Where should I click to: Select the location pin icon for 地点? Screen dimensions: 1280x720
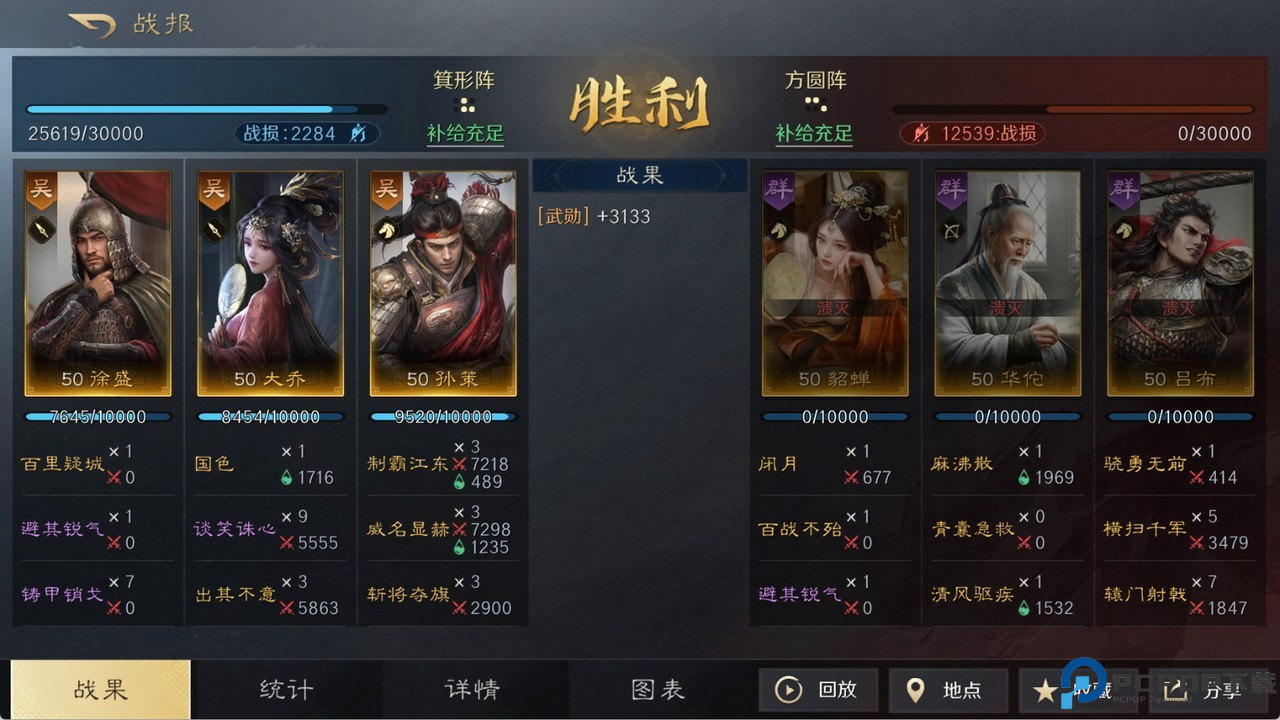(916, 690)
